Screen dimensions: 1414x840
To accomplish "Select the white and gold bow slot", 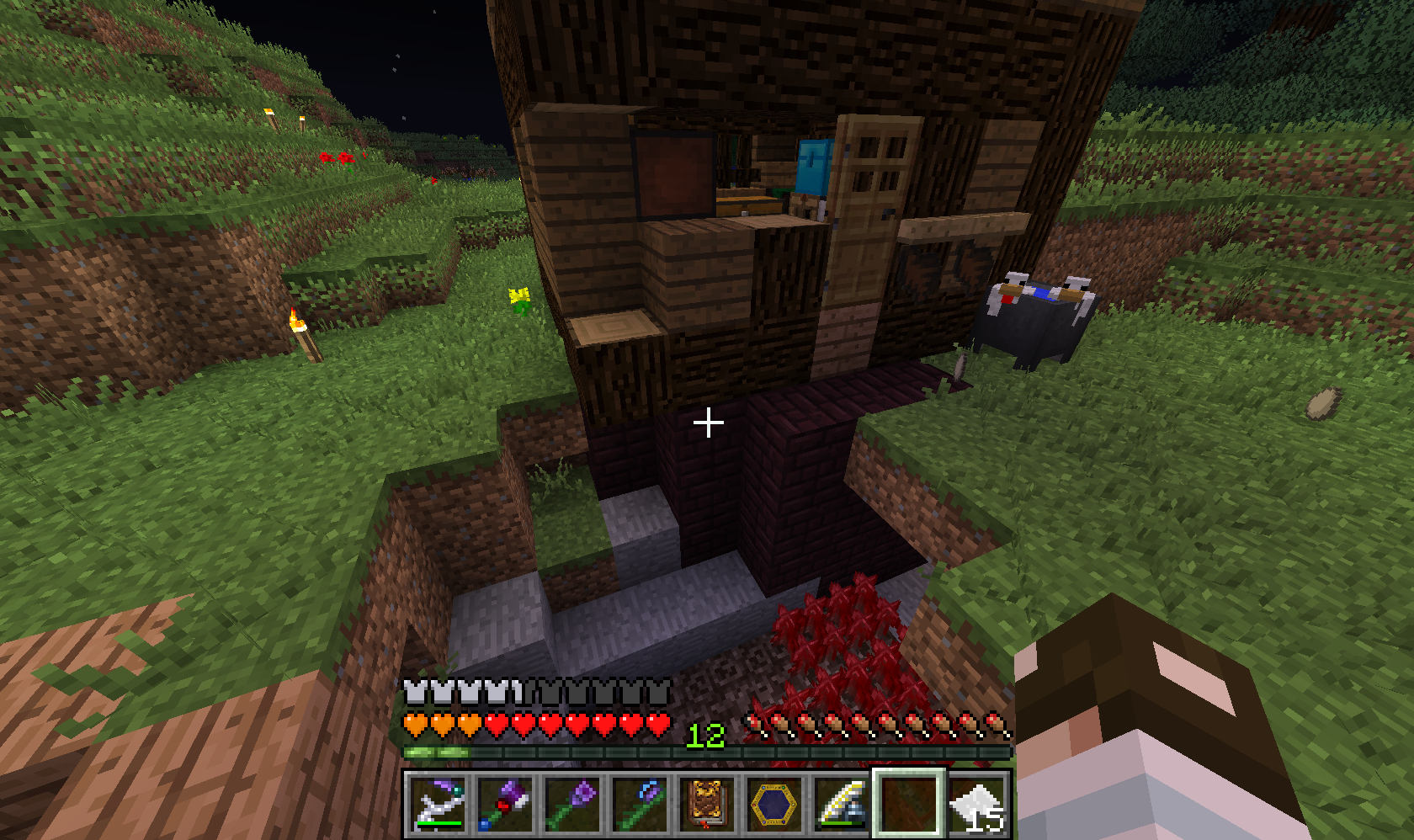I will pyautogui.click(x=843, y=805).
